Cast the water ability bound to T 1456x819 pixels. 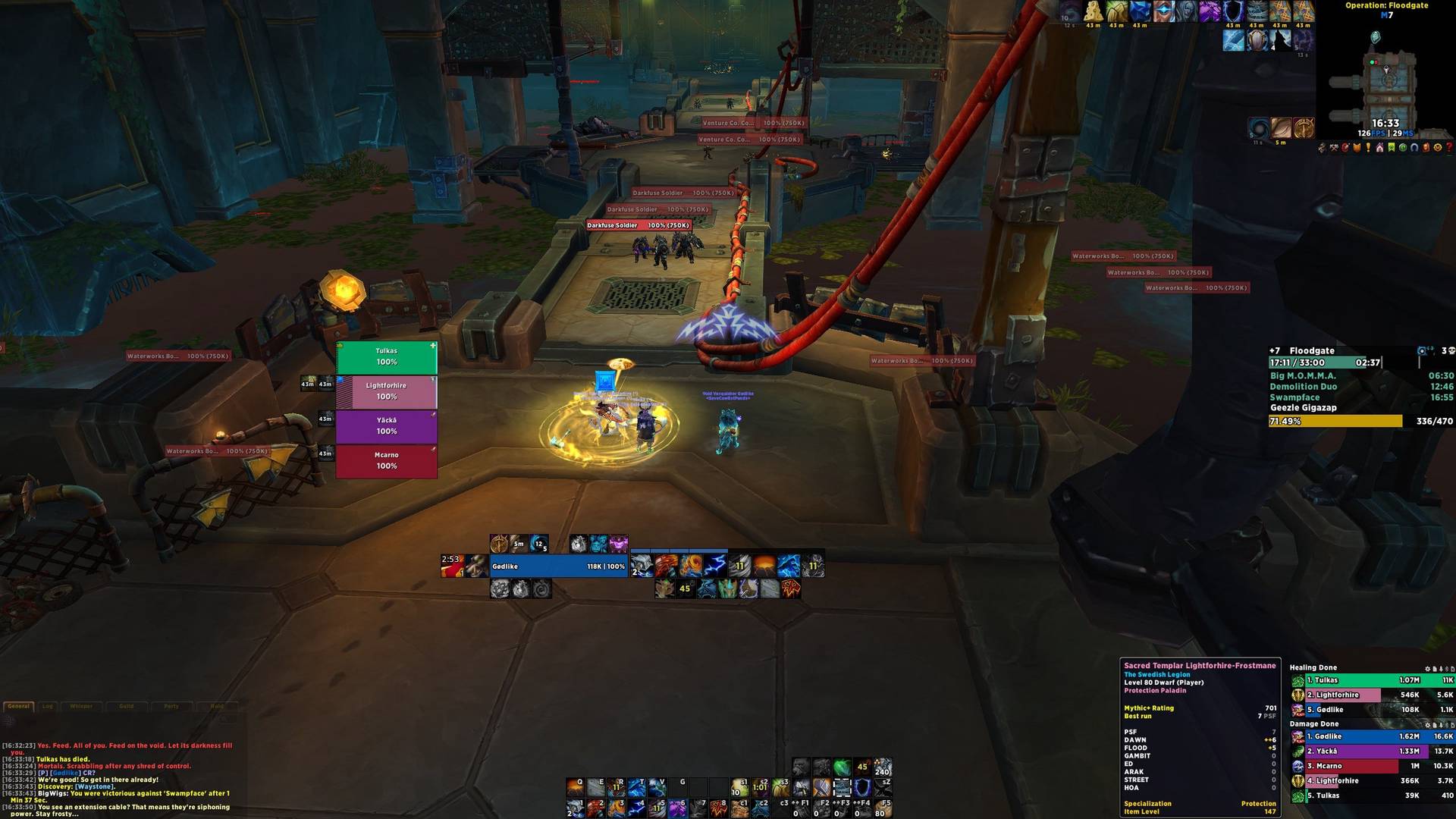click(636, 788)
